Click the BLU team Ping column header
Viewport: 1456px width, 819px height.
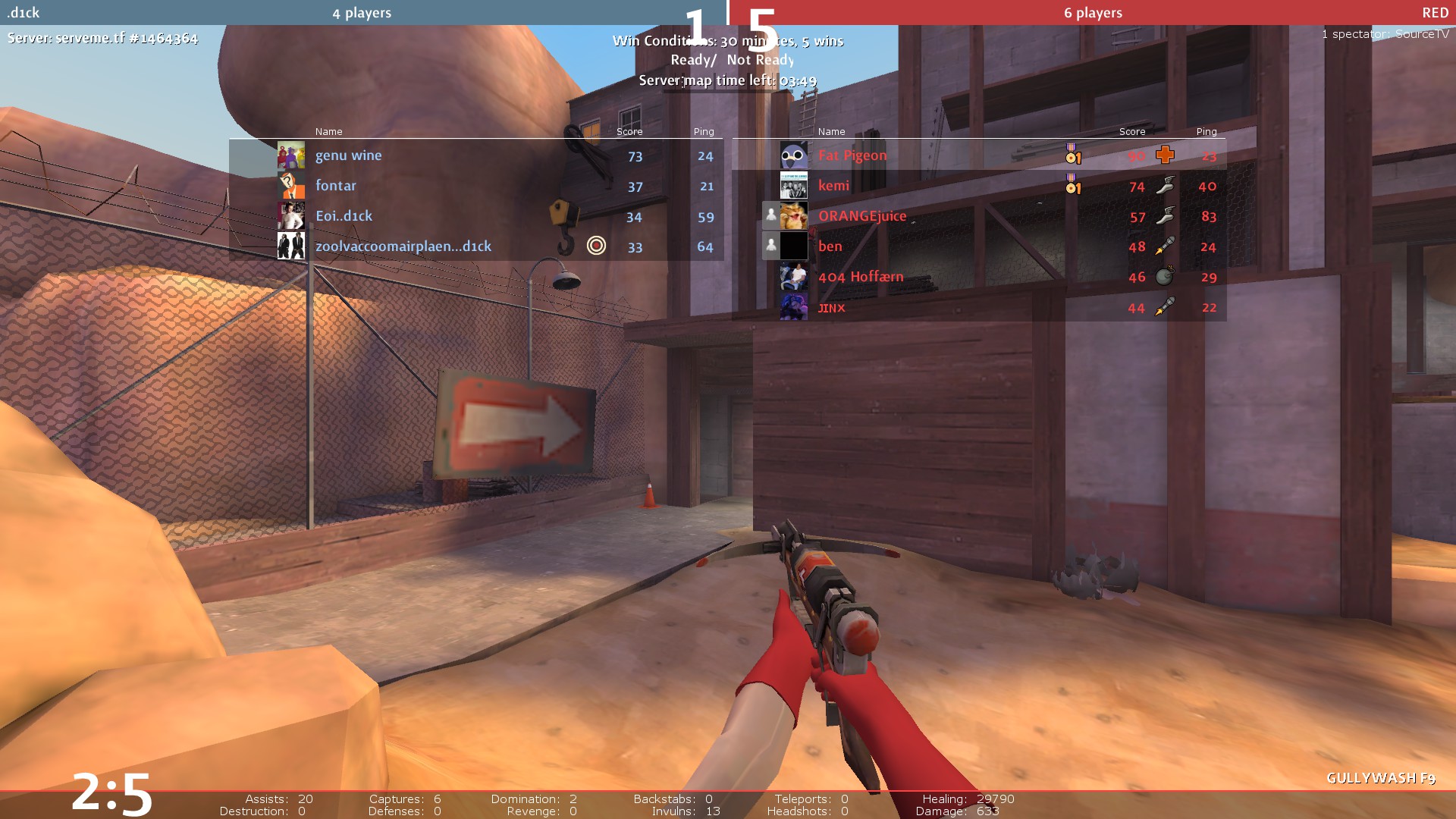click(x=703, y=131)
